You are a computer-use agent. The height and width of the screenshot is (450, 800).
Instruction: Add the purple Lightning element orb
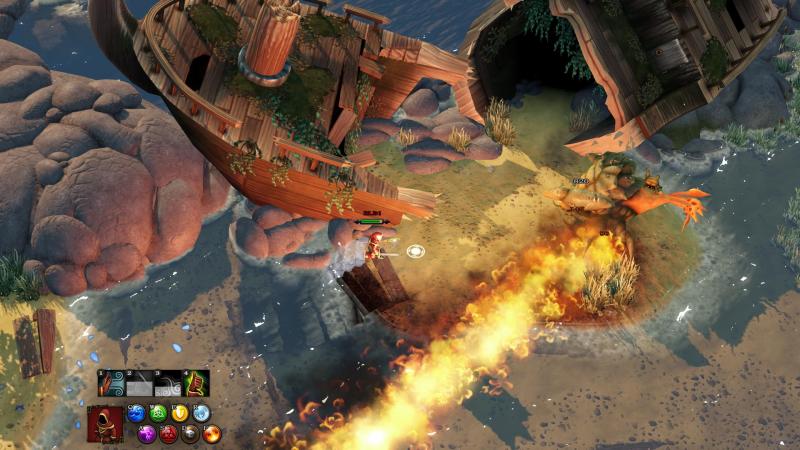pyautogui.click(x=147, y=434)
